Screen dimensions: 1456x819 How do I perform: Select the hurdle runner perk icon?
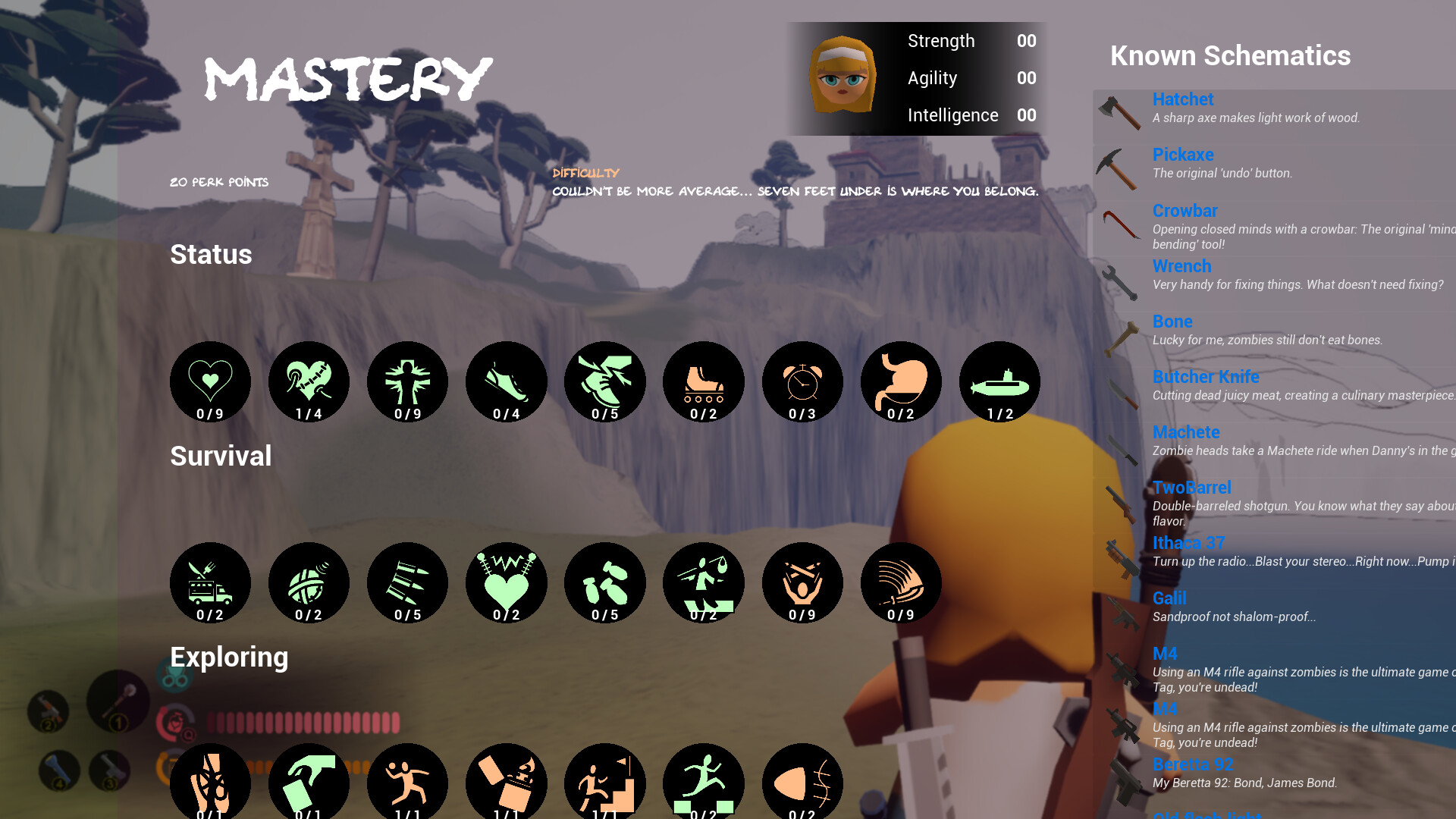point(703,781)
